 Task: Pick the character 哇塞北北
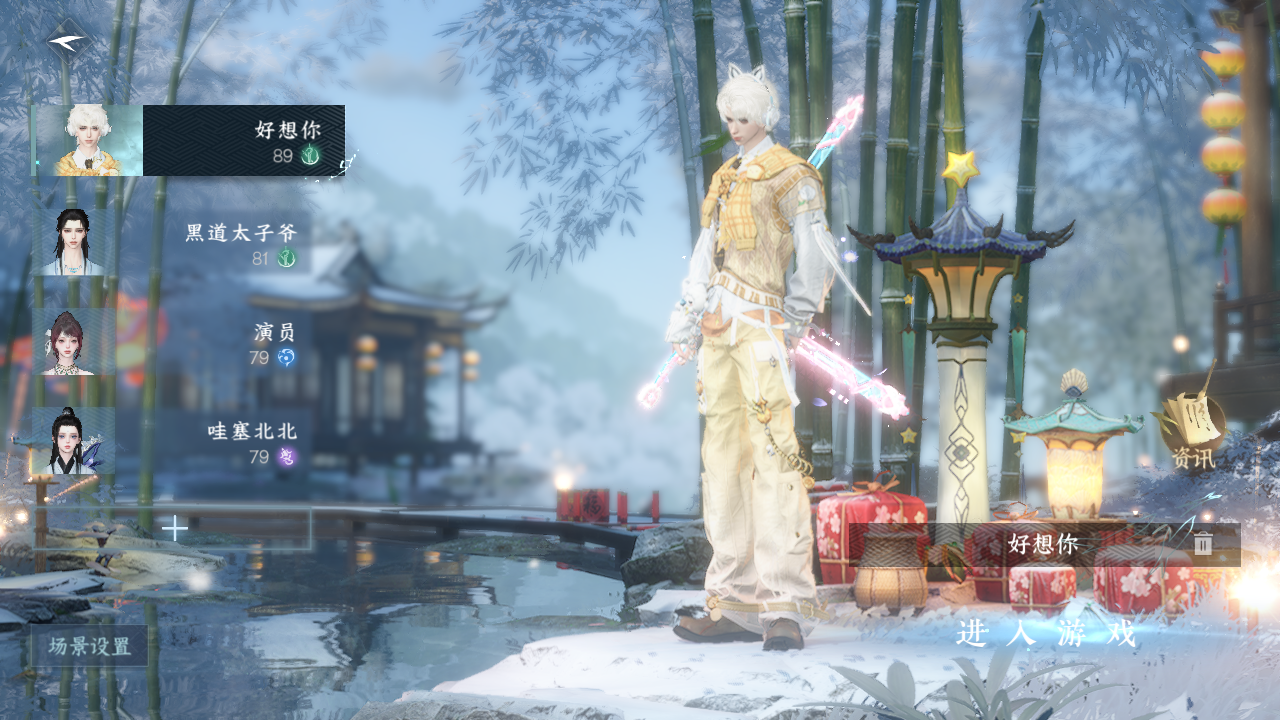(170, 442)
